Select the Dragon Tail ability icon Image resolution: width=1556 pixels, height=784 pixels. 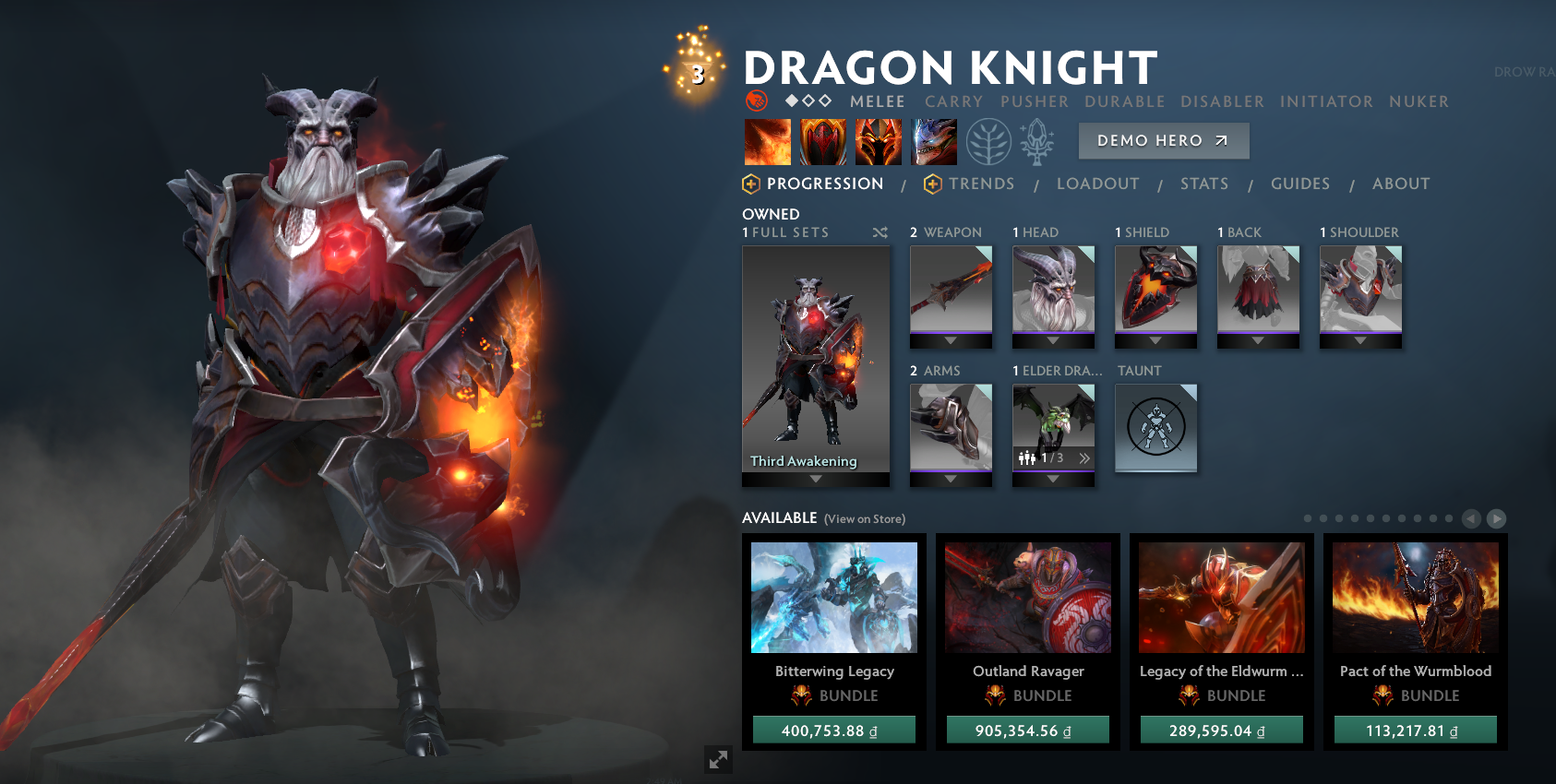pos(878,140)
